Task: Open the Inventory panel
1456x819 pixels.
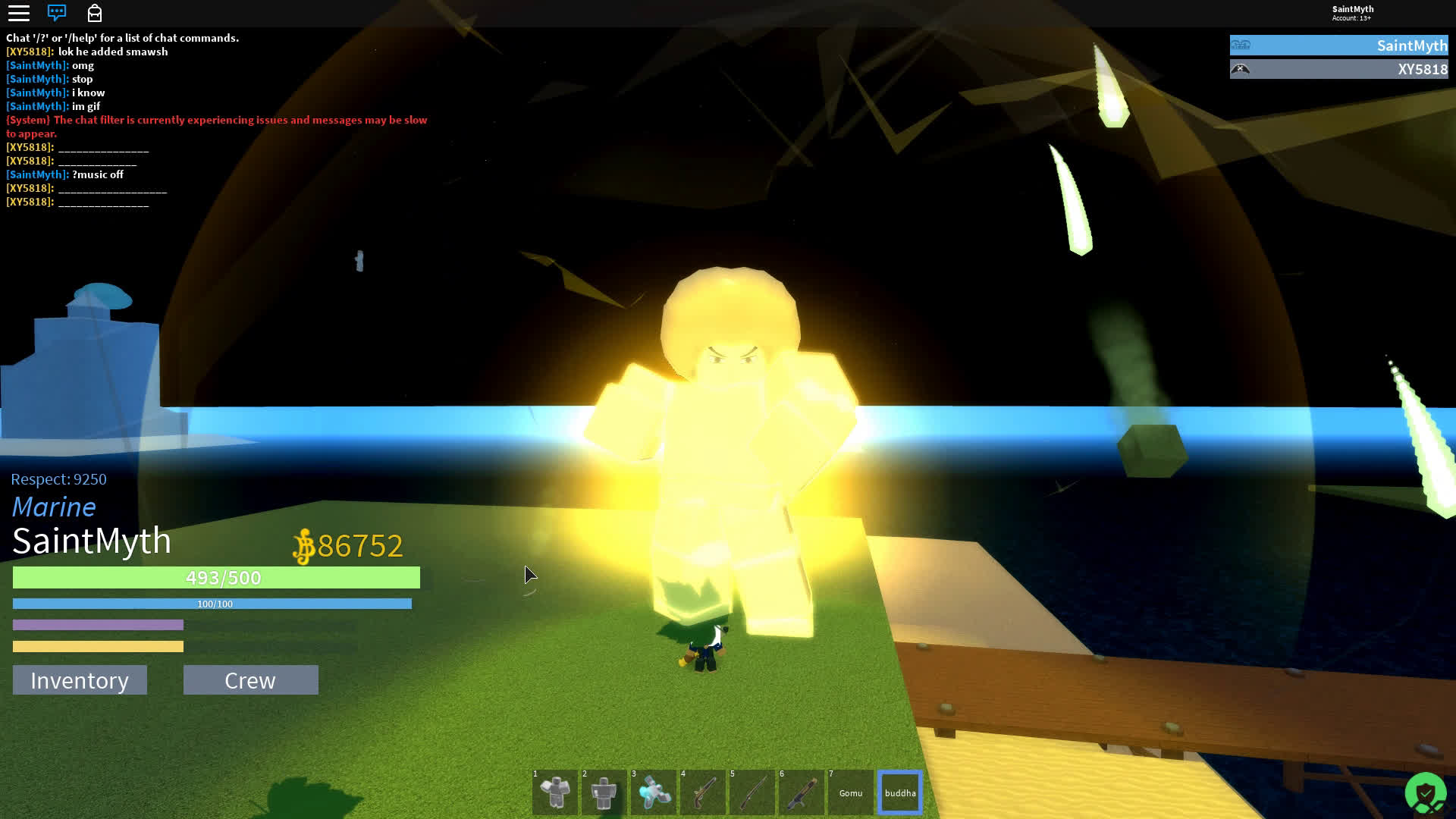Action: pos(80,680)
